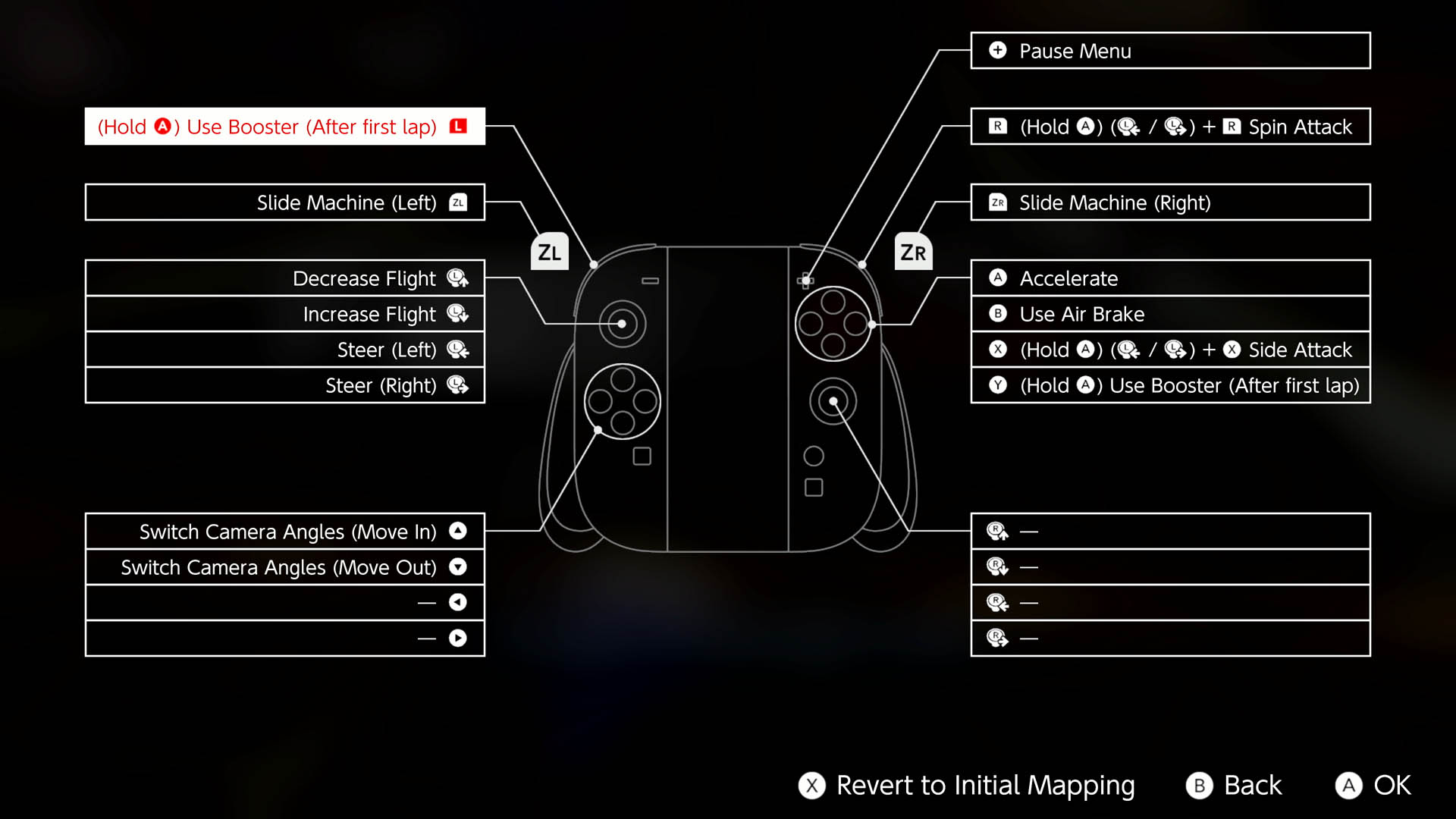Select the Slide Machine (Right) mapping row
The width and height of the screenshot is (1456, 819).
[x=1169, y=202]
